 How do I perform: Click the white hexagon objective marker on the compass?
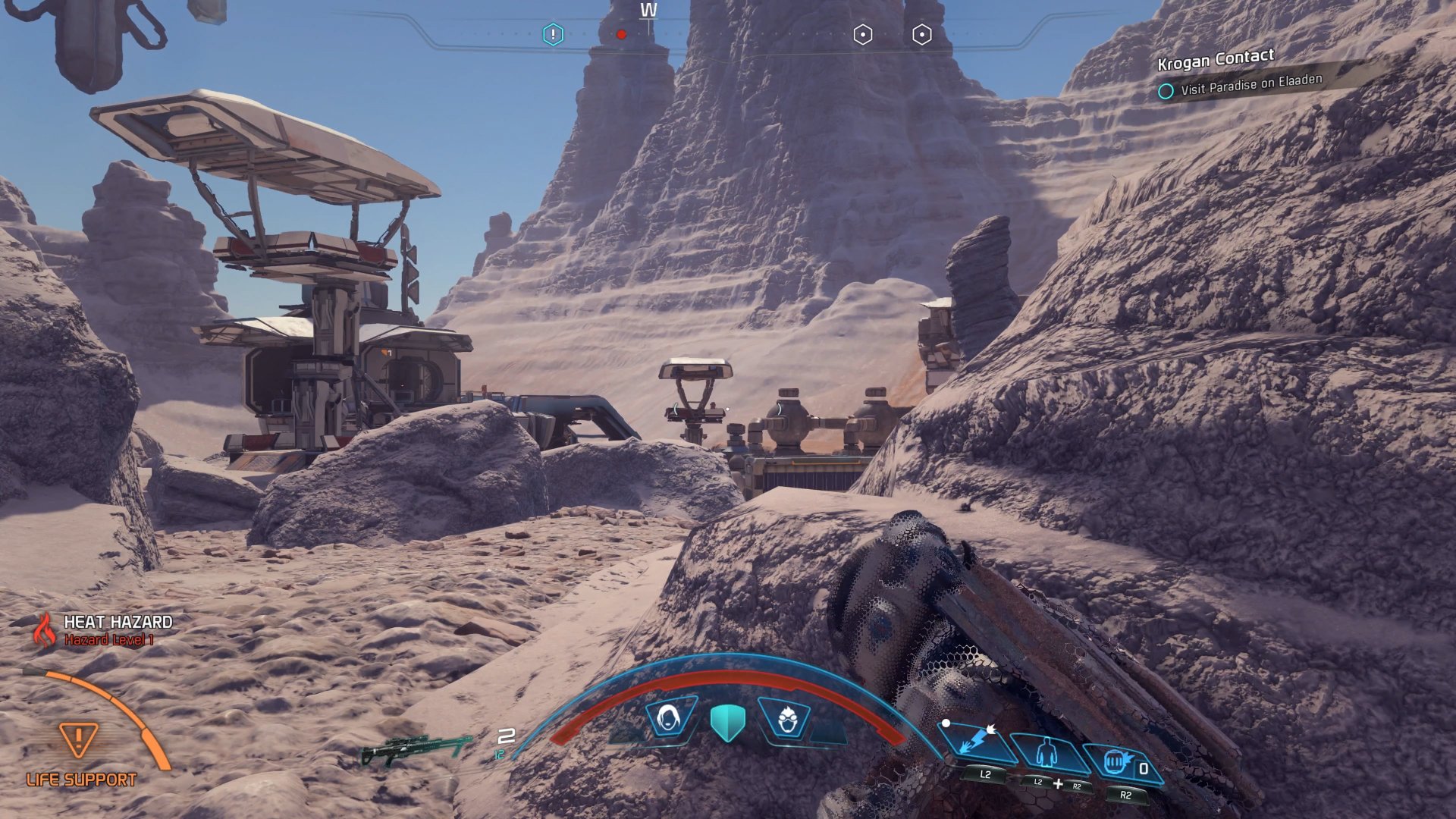point(862,33)
